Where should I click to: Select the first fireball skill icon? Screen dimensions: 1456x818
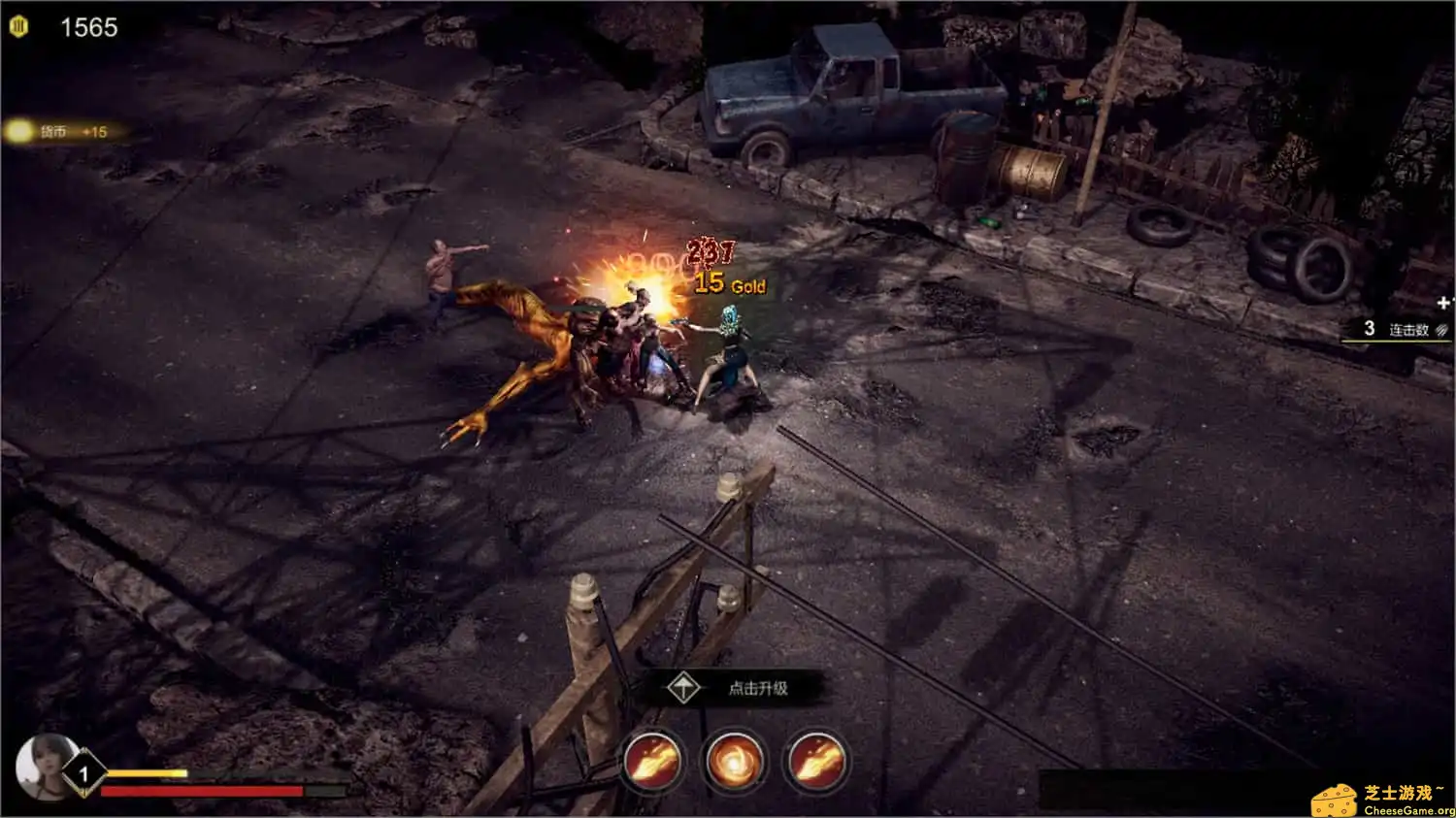pyautogui.click(x=649, y=763)
